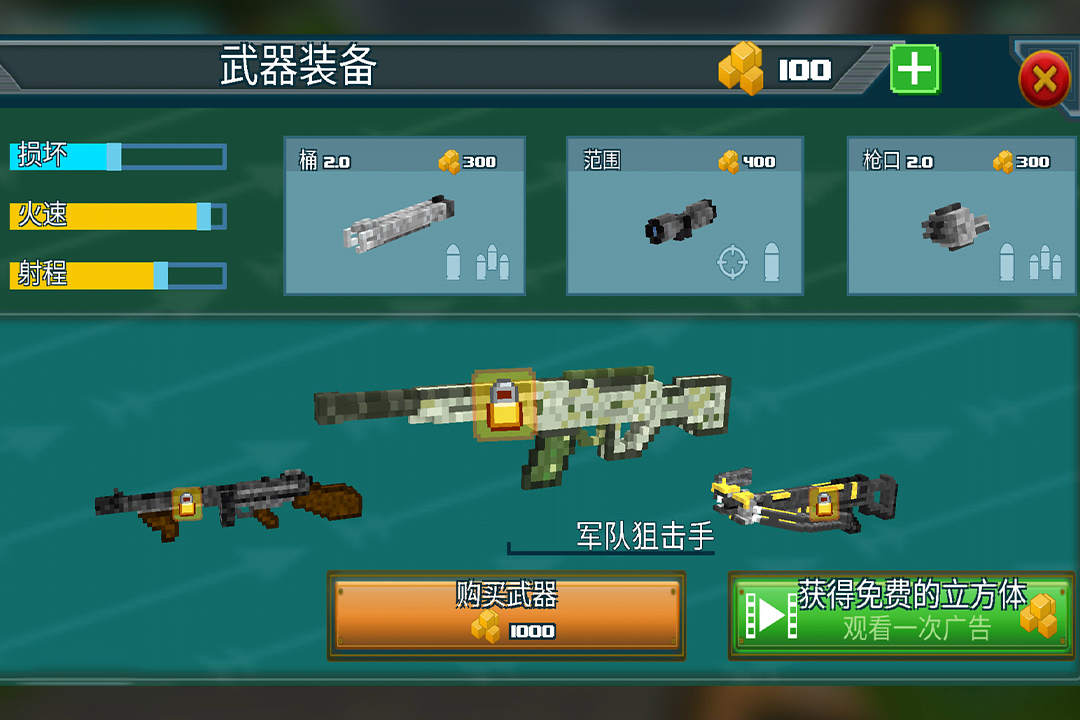Add more gold cubes with plus button

[x=914, y=70]
